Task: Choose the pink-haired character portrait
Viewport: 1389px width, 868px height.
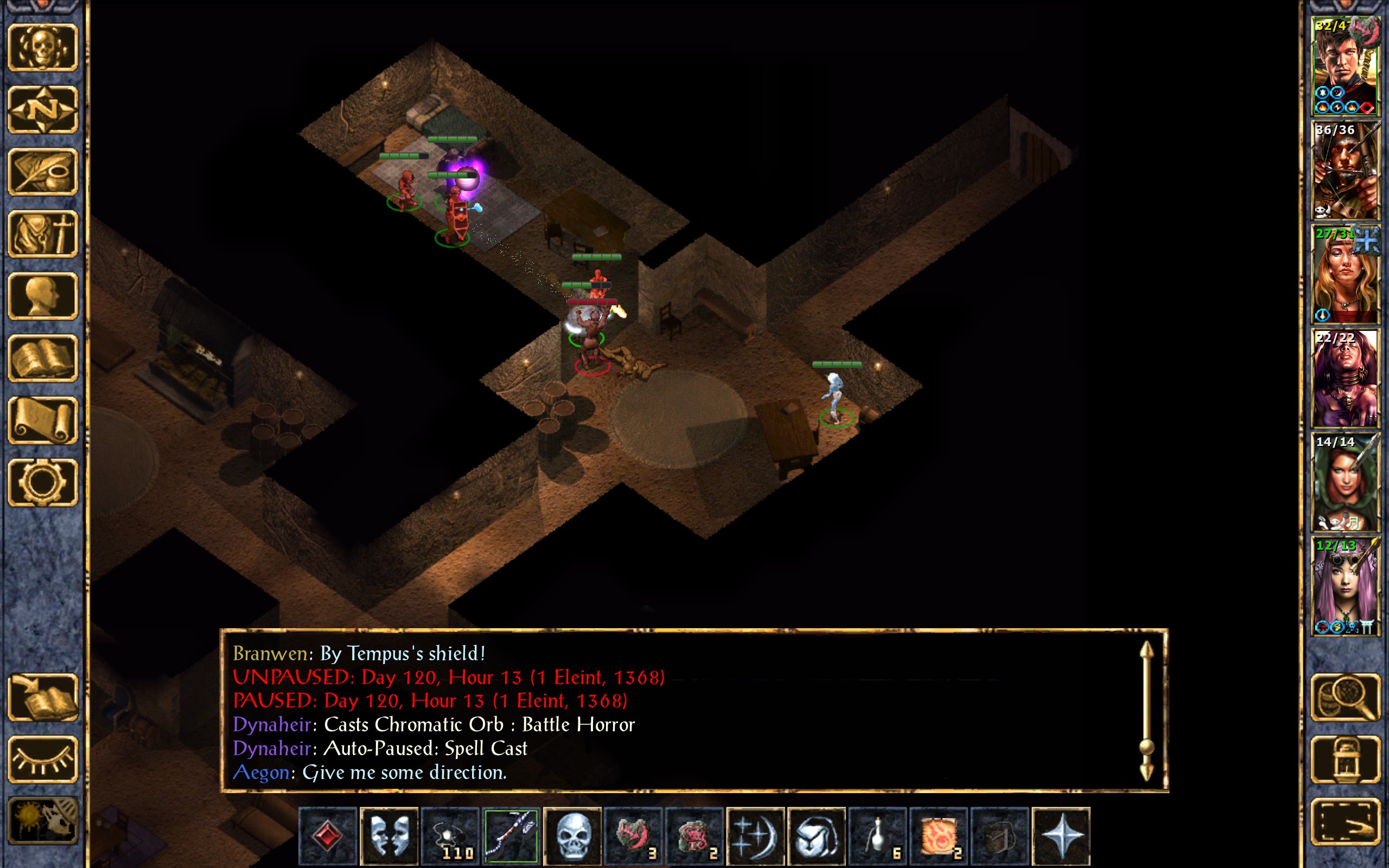Action: [x=1345, y=586]
